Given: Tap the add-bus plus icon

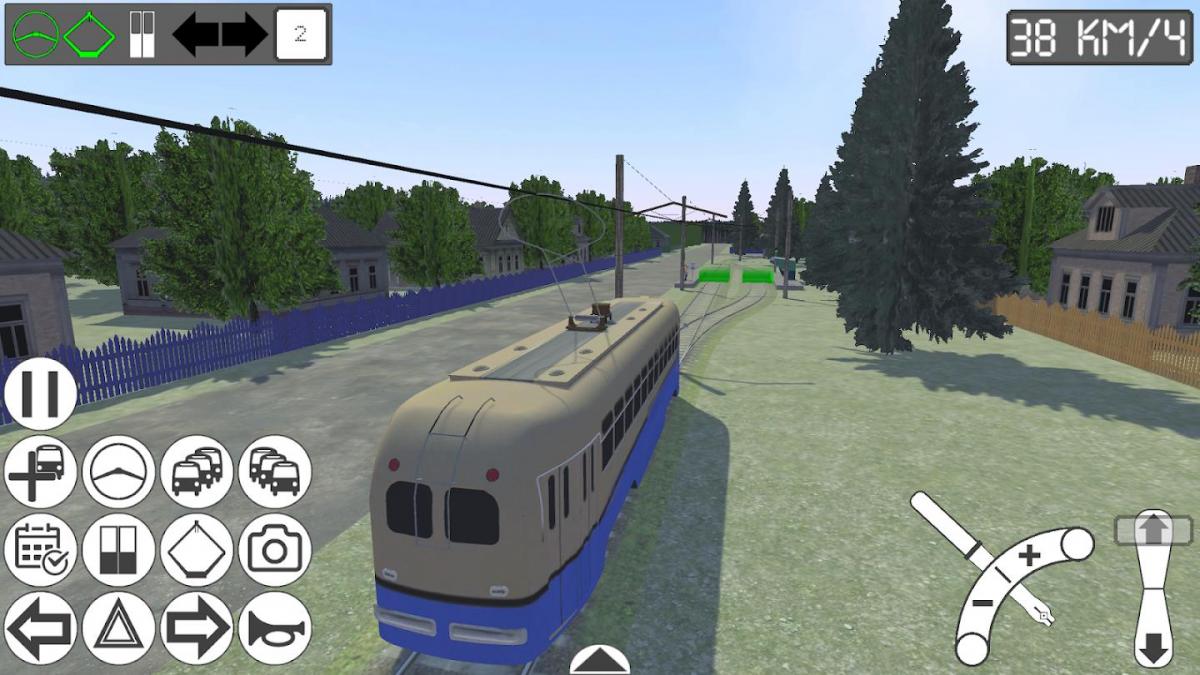Looking at the screenshot, I should [x=40, y=471].
